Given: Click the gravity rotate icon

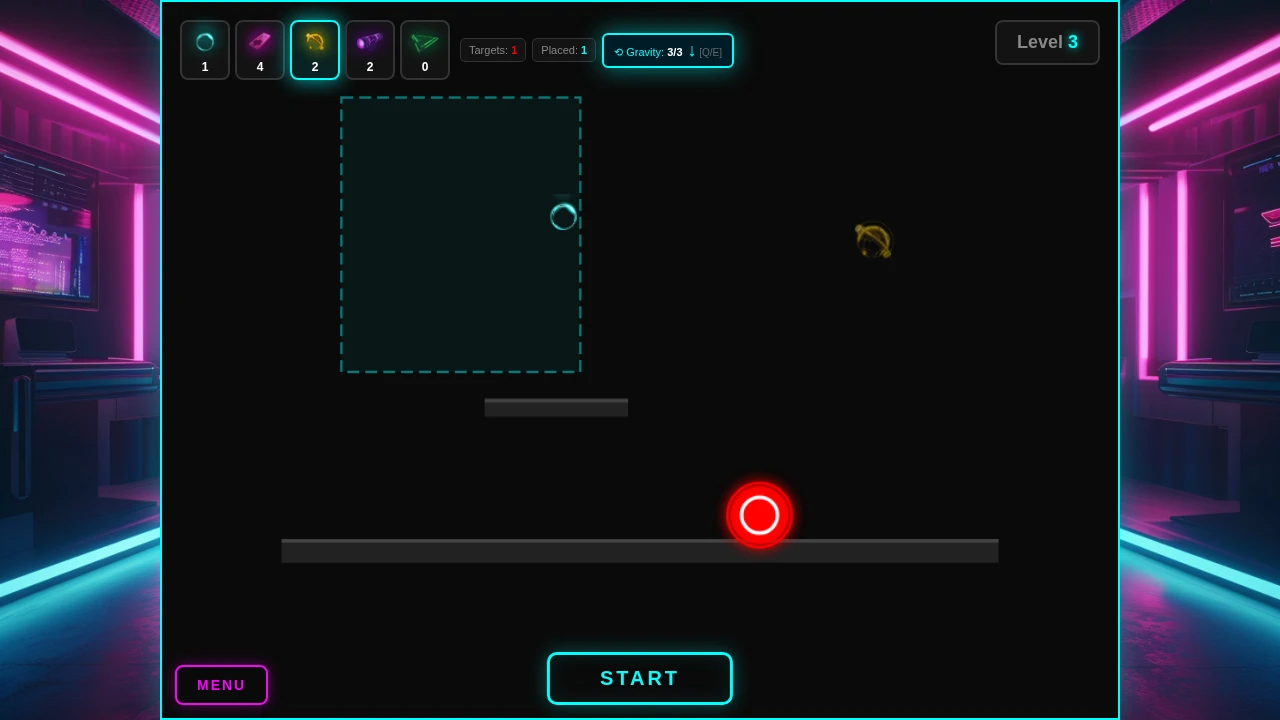Looking at the screenshot, I should (x=618, y=52).
